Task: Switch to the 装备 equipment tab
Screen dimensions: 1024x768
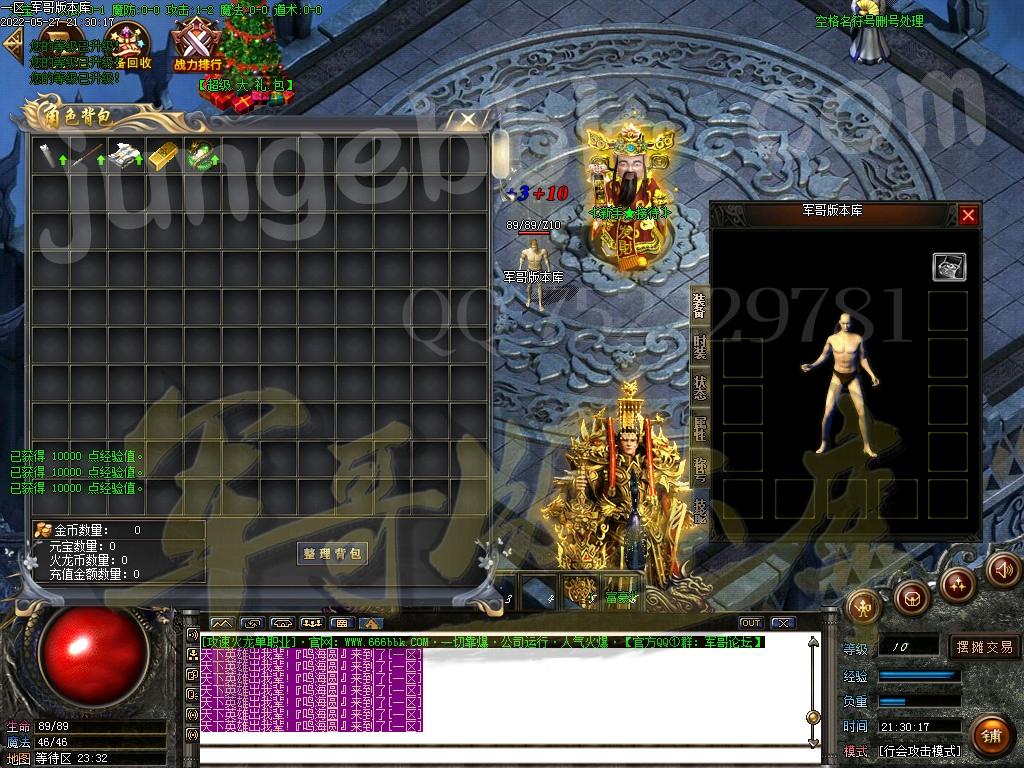Action: 700,304
